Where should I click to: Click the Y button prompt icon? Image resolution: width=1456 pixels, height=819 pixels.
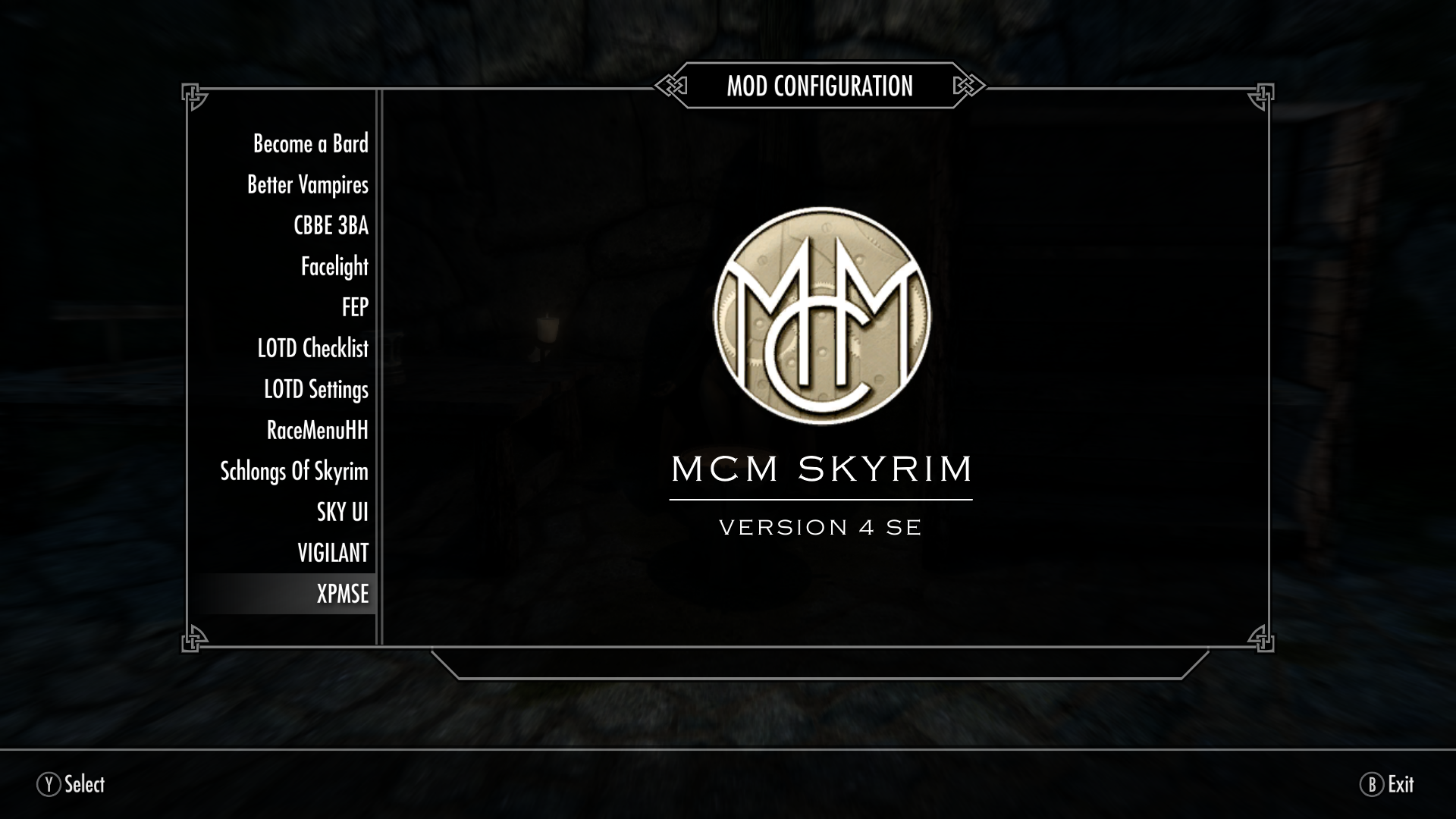coord(47,786)
